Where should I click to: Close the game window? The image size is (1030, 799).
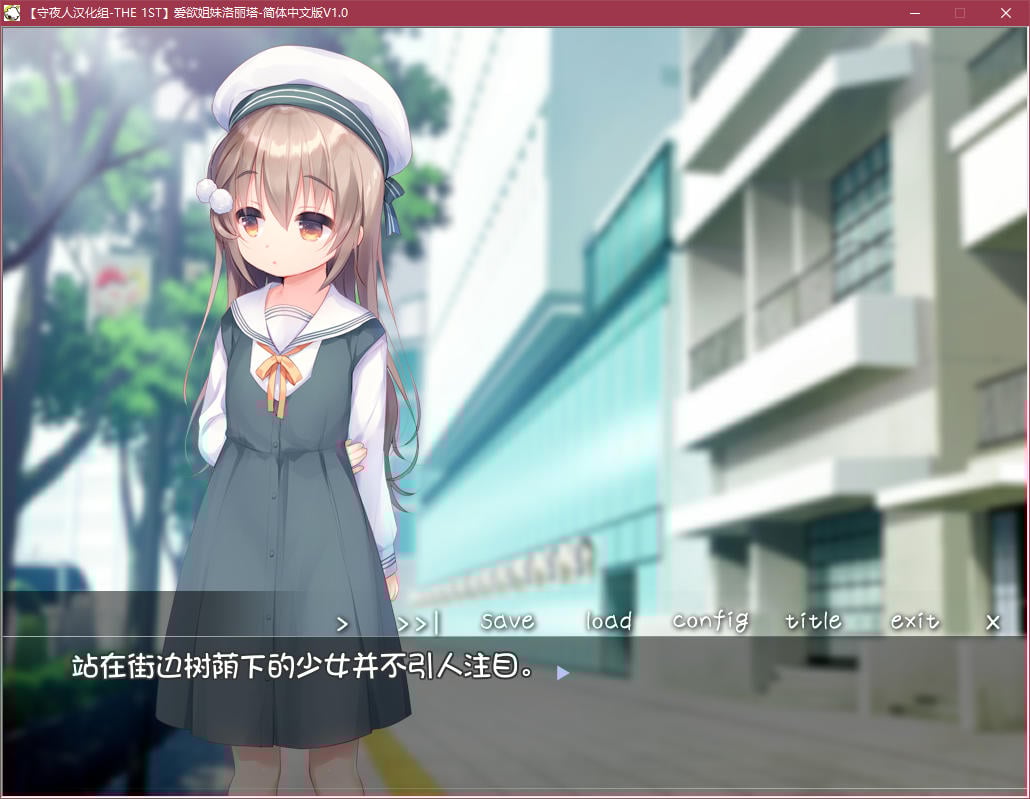pyautogui.click(x=1006, y=13)
